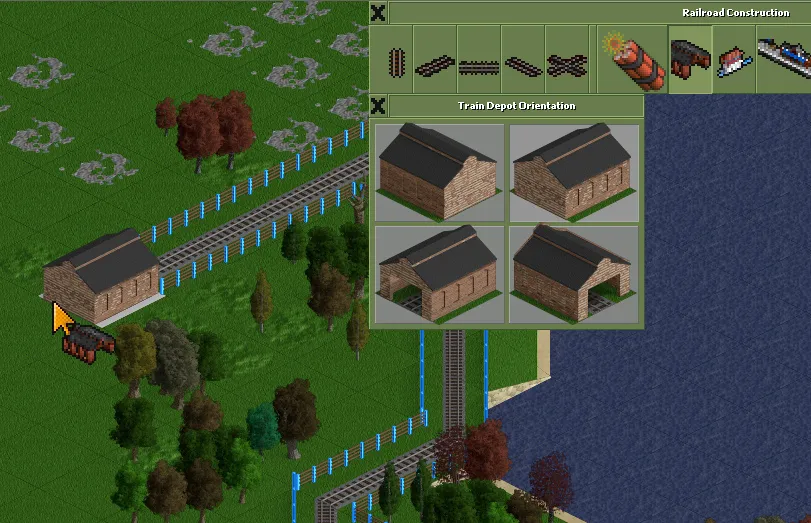
Task: Activate the crossed-tracks autorail tool
Action: (x=567, y=62)
